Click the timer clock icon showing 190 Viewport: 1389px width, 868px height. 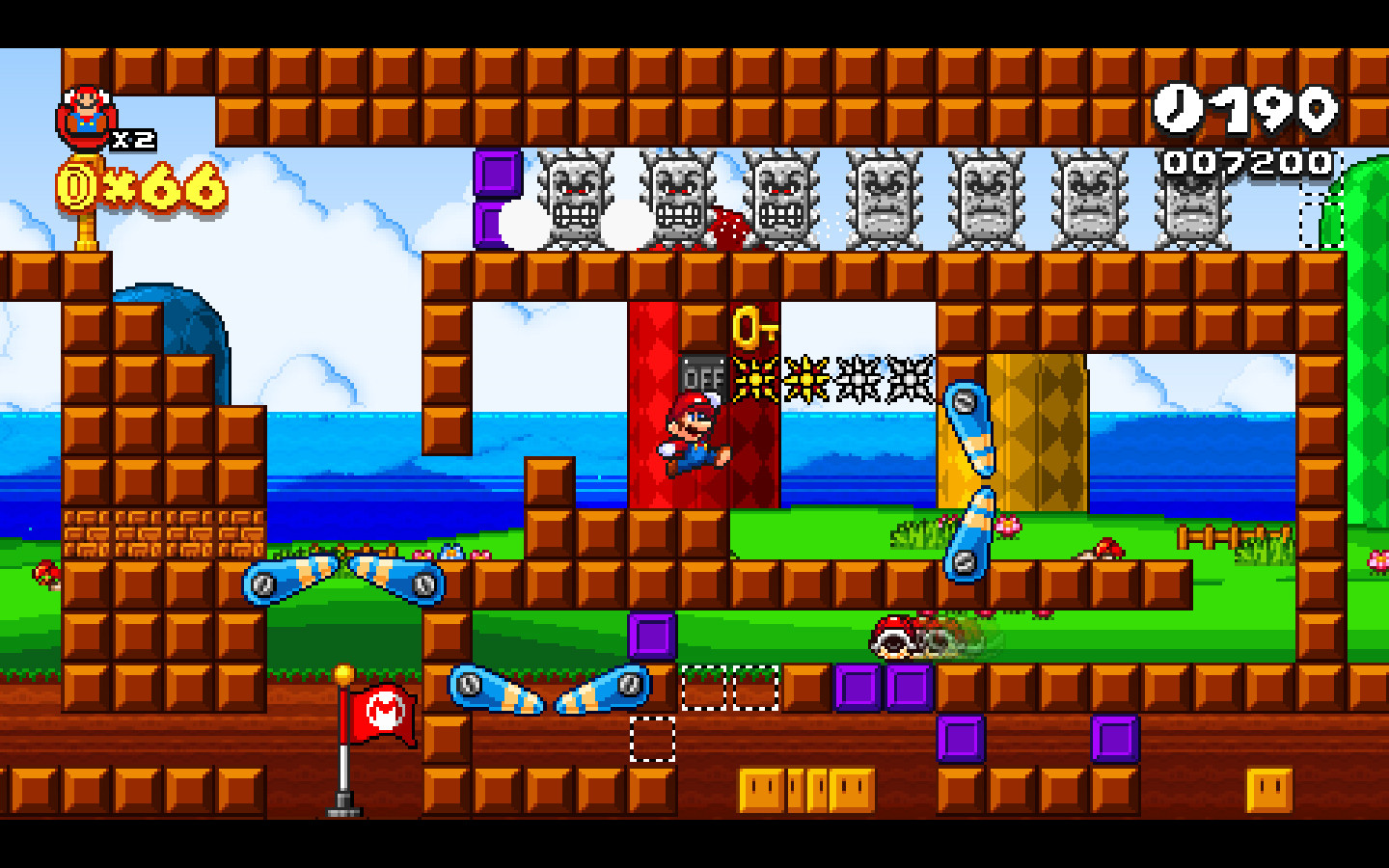pos(1177,109)
